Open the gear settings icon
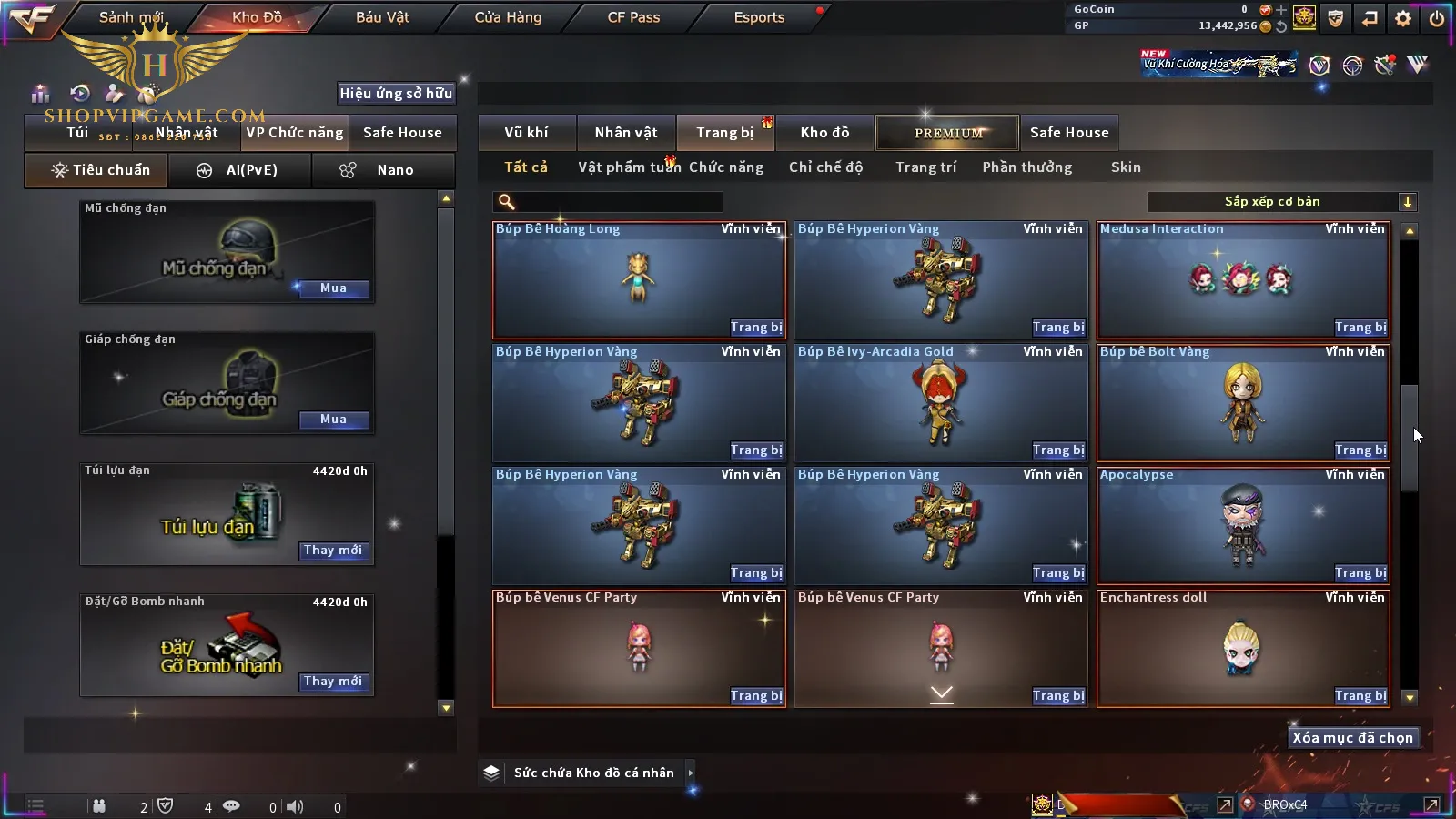The height and width of the screenshot is (819, 1456). (1403, 18)
